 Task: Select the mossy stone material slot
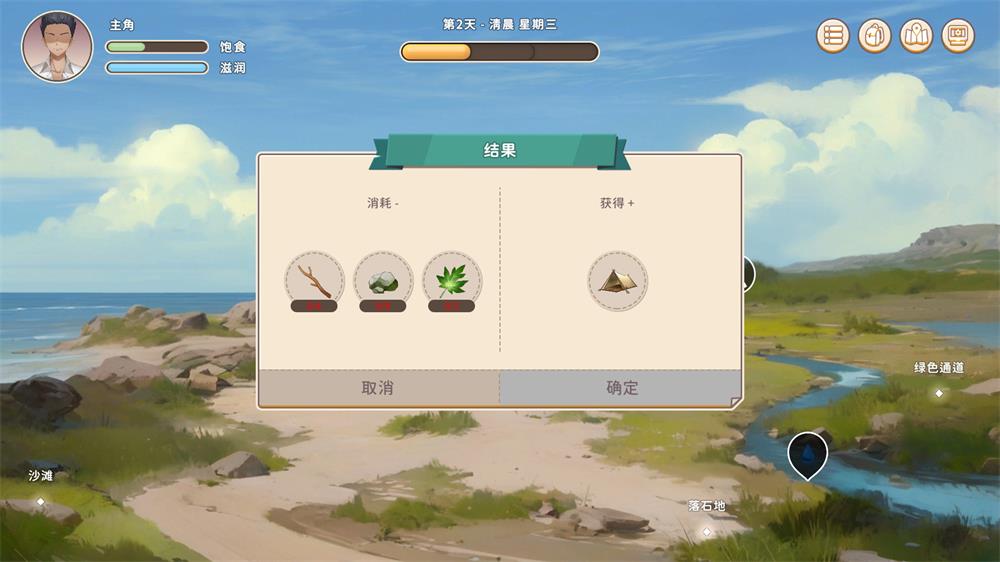coord(383,280)
